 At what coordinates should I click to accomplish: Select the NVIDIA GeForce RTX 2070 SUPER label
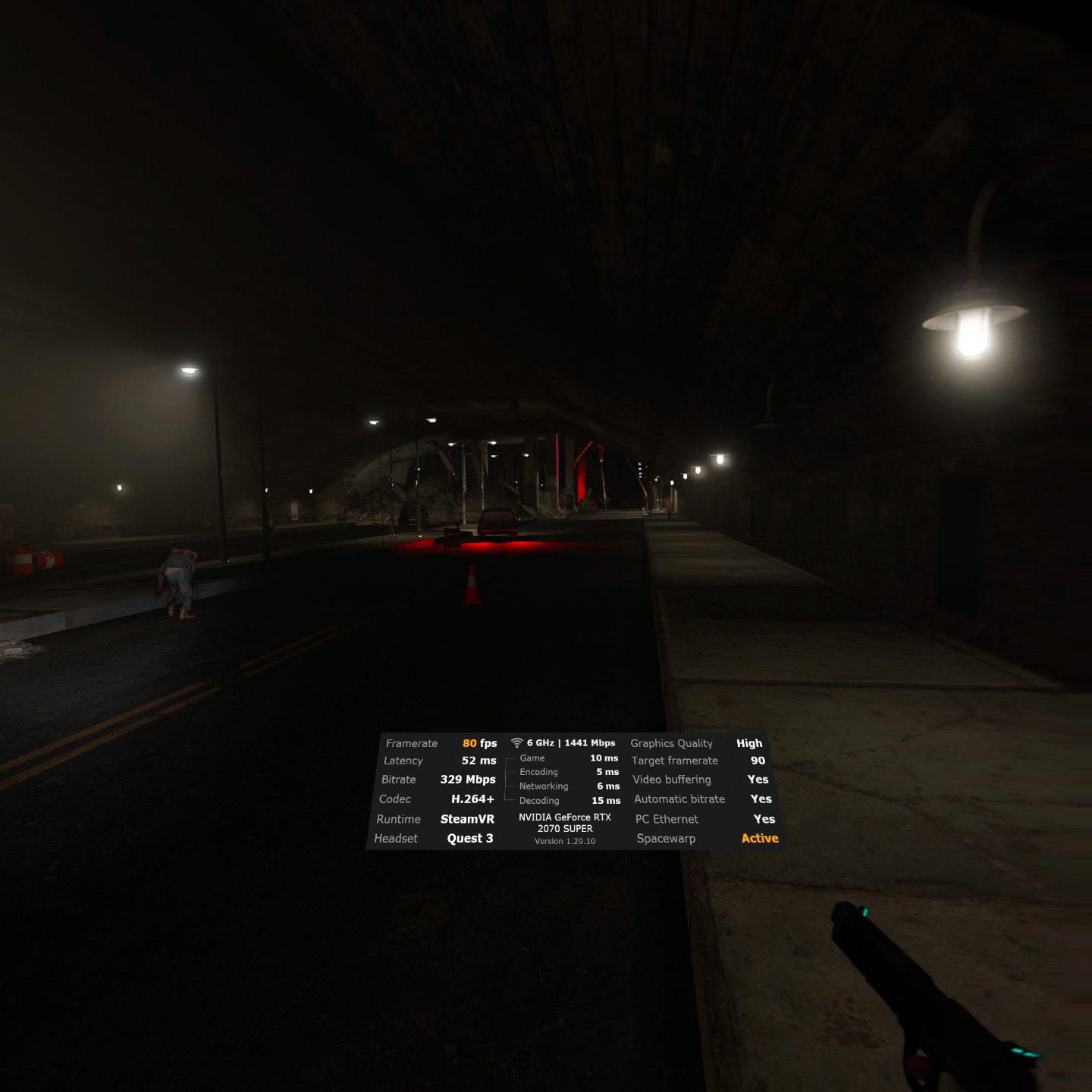point(564,823)
